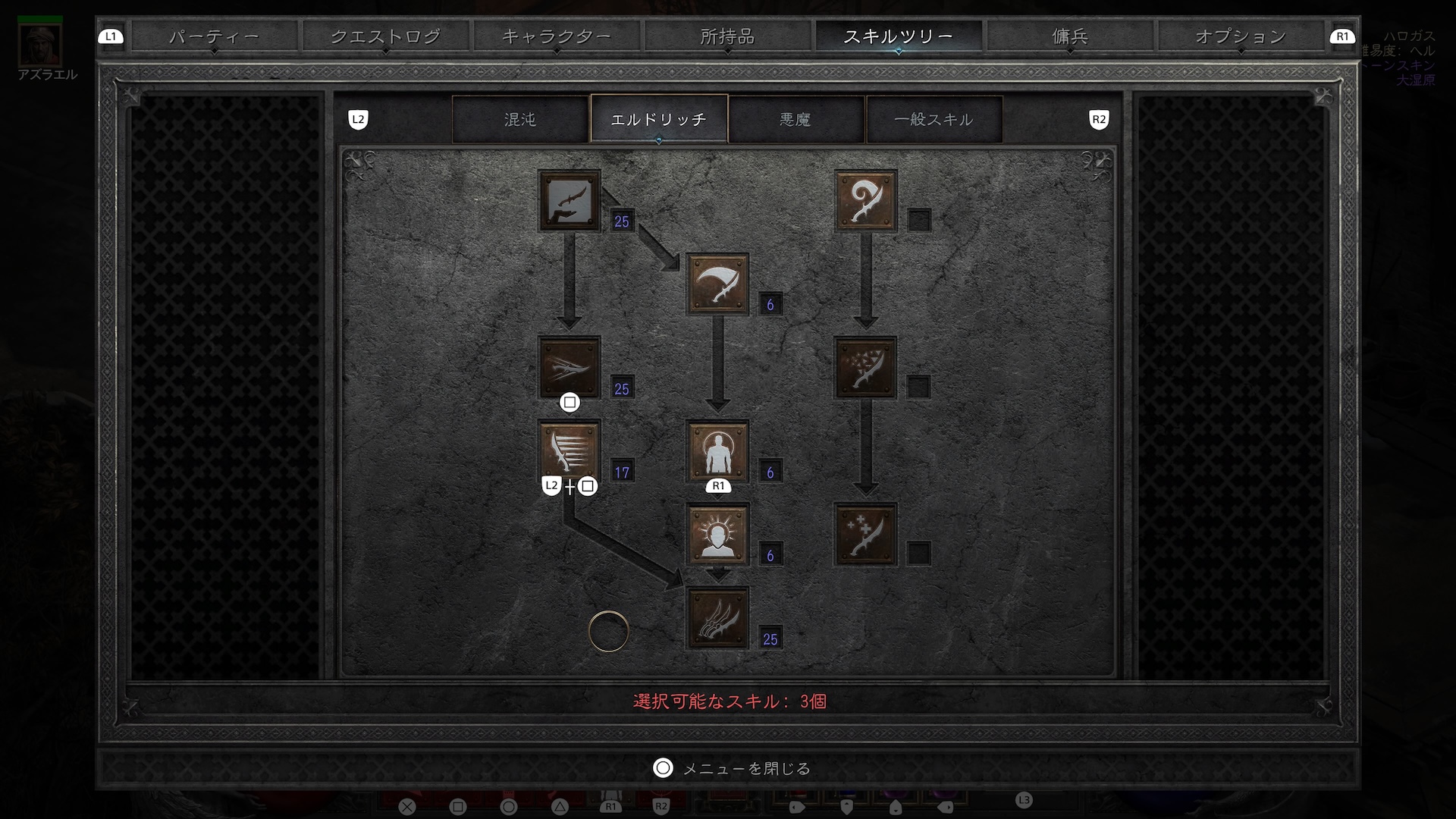Select the hand-holding-dagger skill icon

tap(570, 201)
